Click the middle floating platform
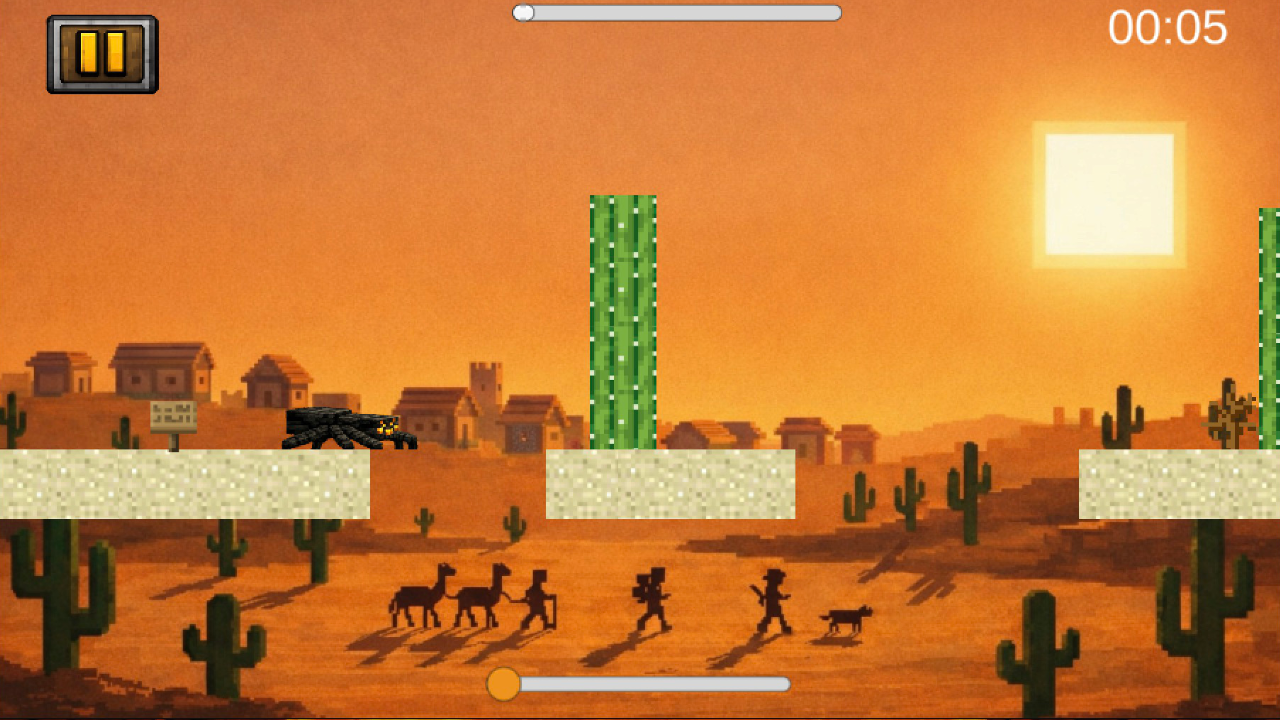This screenshot has height=720, width=1280. [x=668, y=485]
